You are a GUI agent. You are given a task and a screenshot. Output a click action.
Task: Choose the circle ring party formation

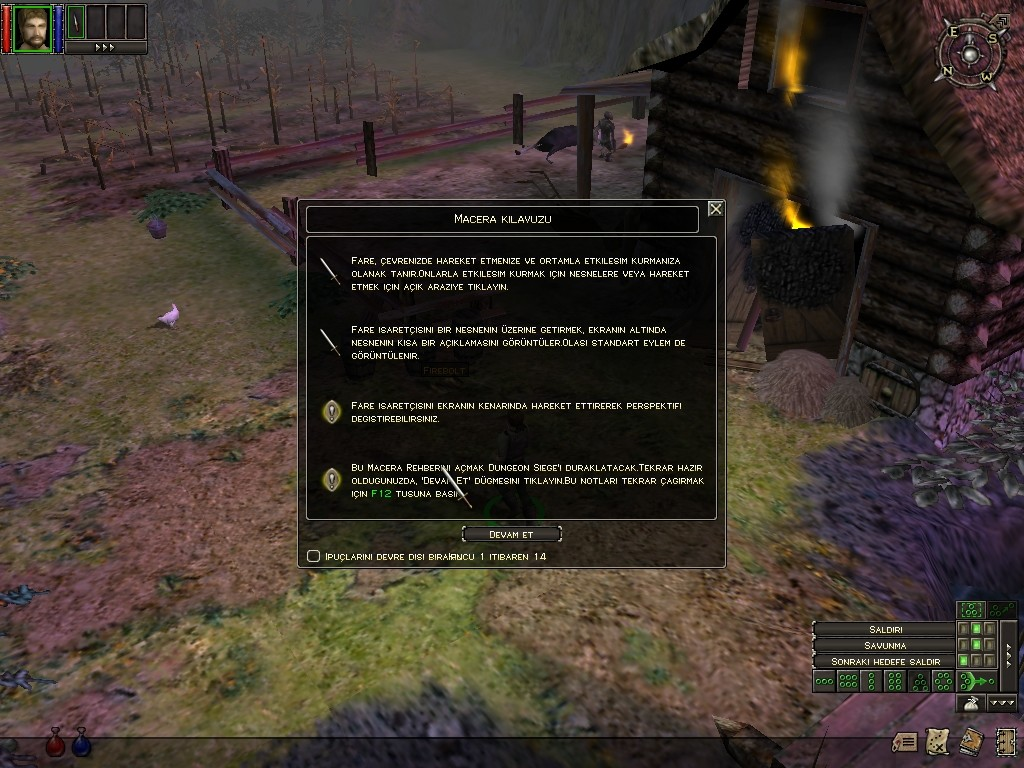tap(943, 681)
